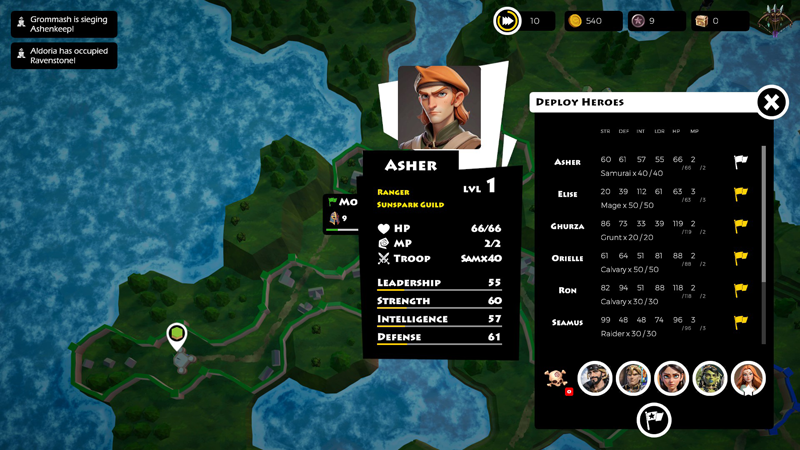Toggle Seamus's yellow deploy flag
This screenshot has height=450, width=800.
(x=741, y=322)
